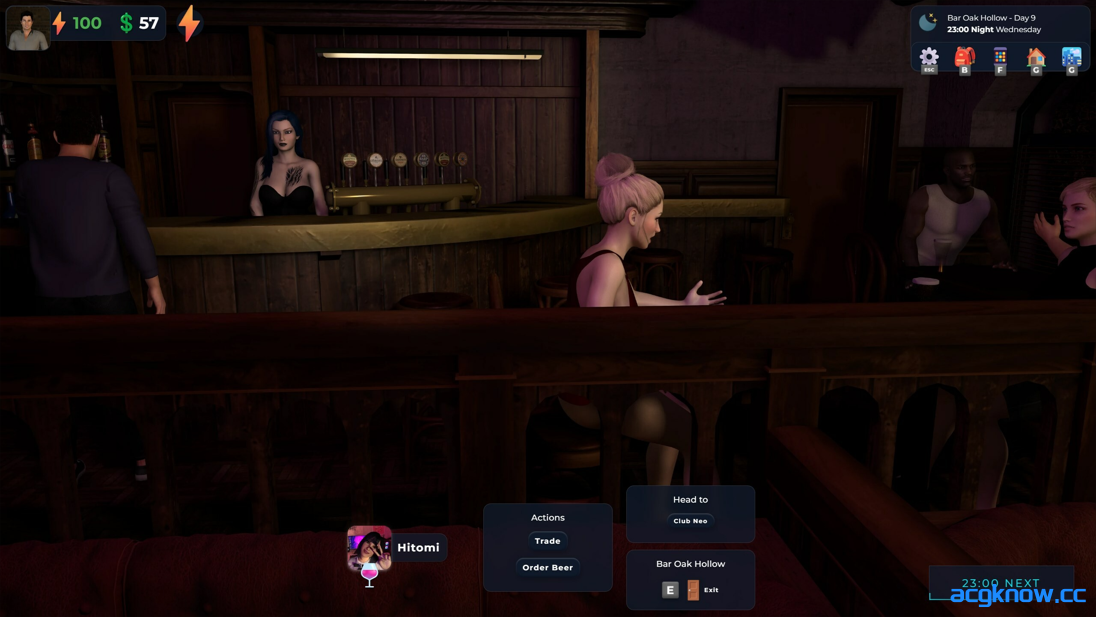Head to Club Neo
Viewport: 1096px width, 617px height.
pyautogui.click(x=690, y=521)
